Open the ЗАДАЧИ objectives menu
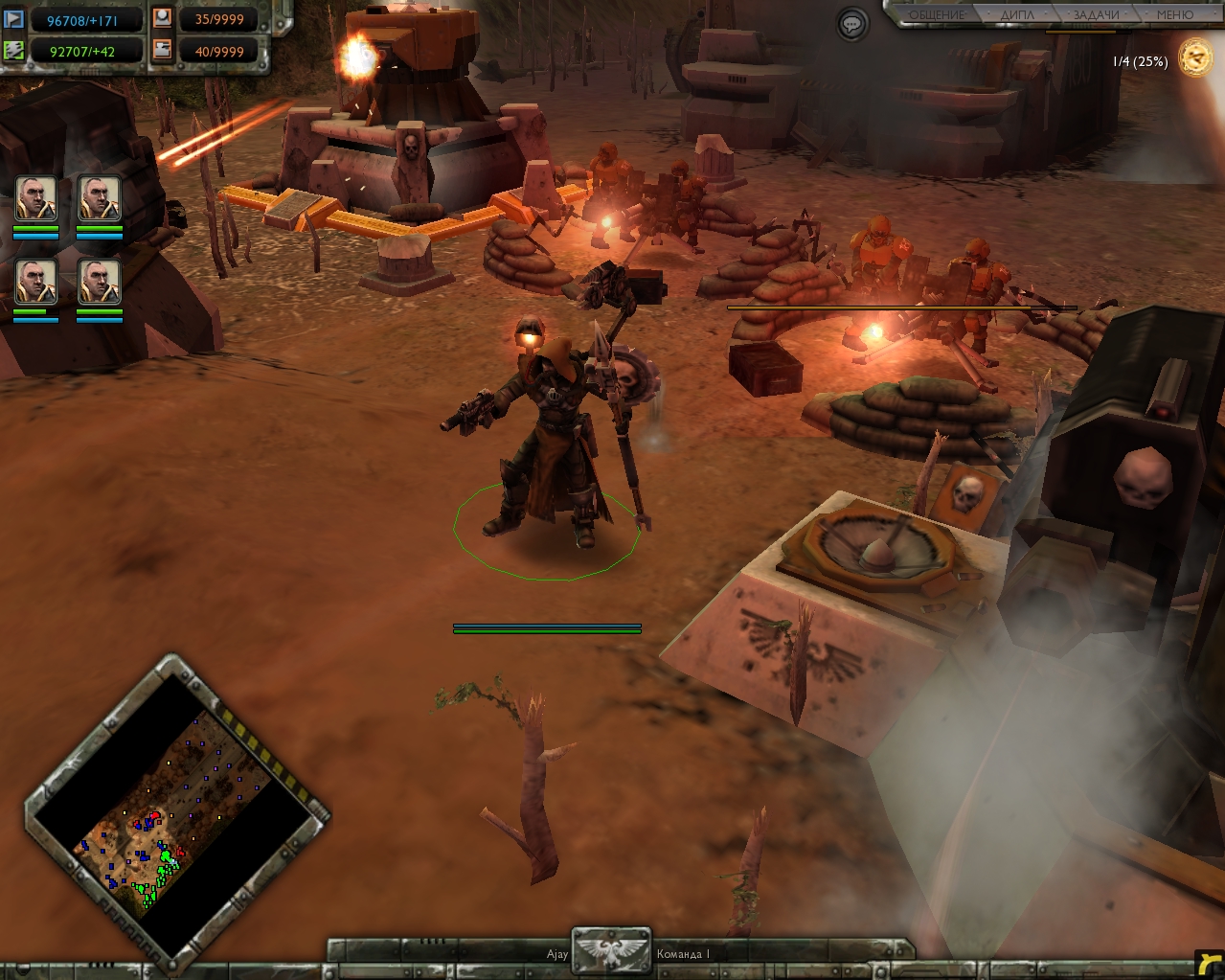The width and height of the screenshot is (1225, 980). point(1096,14)
